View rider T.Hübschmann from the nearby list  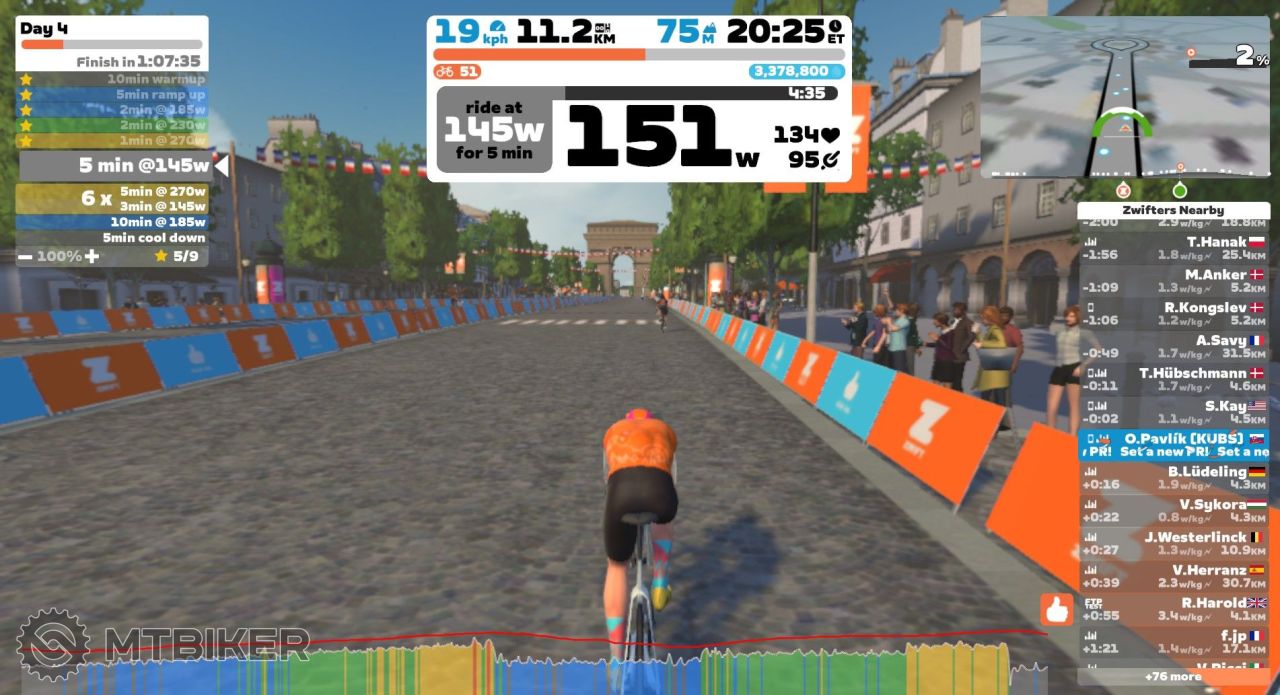point(1173,380)
